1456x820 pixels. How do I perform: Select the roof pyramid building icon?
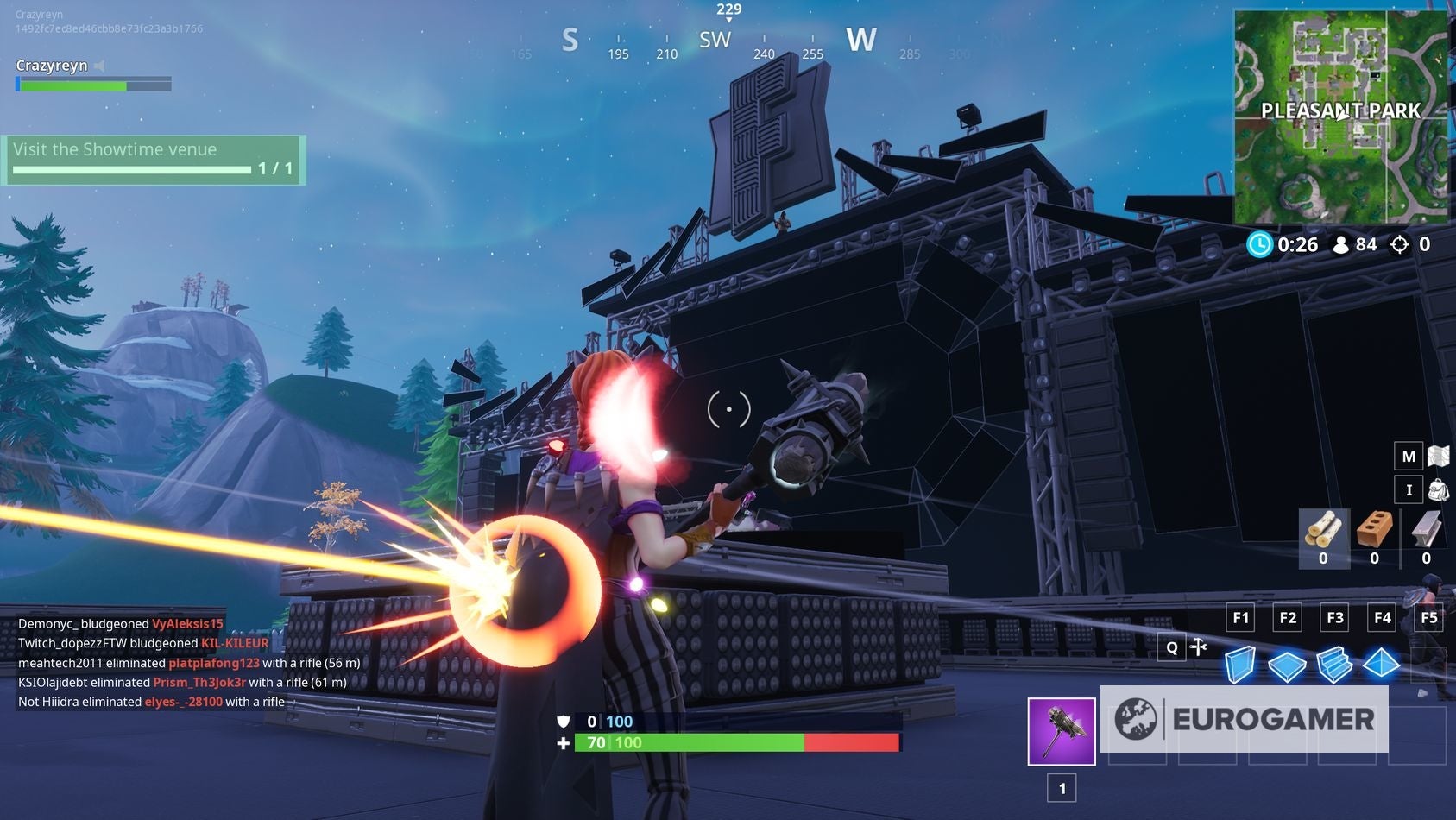(x=1382, y=665)
